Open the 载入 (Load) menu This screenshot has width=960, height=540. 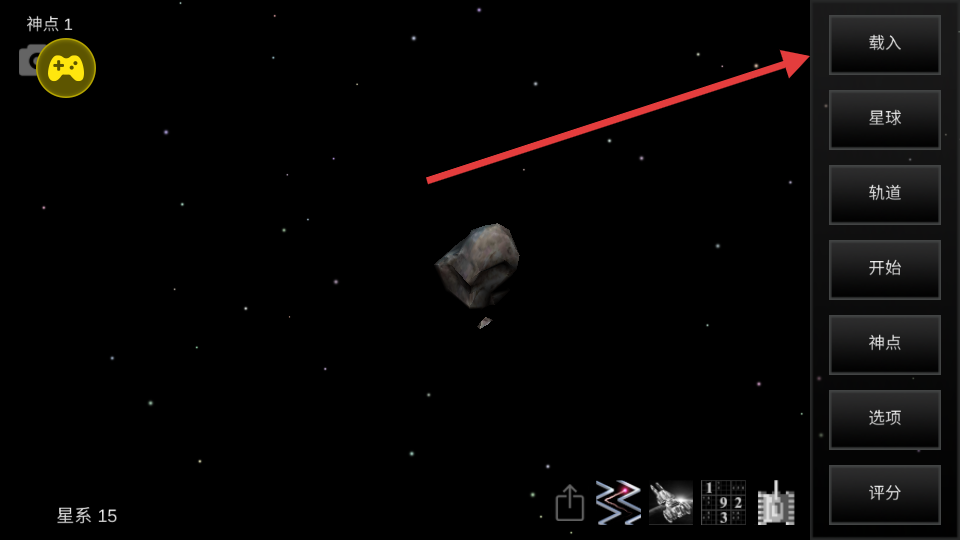tap(884, 44)
